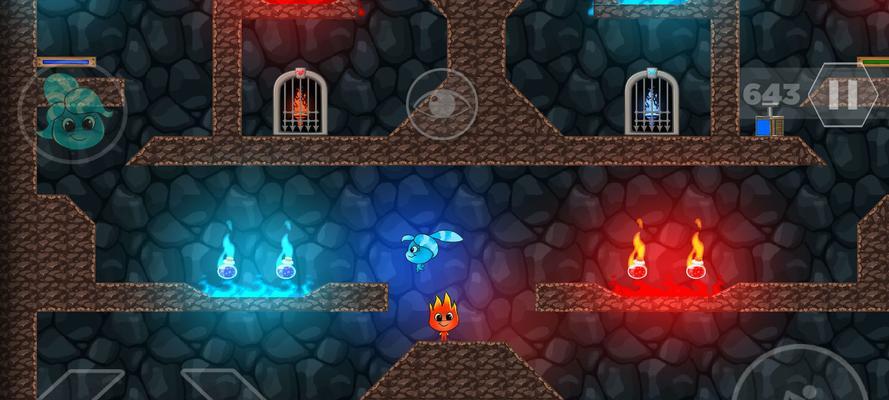
Task: Tap the move-right arrow control
Action: tap(222, 387)
